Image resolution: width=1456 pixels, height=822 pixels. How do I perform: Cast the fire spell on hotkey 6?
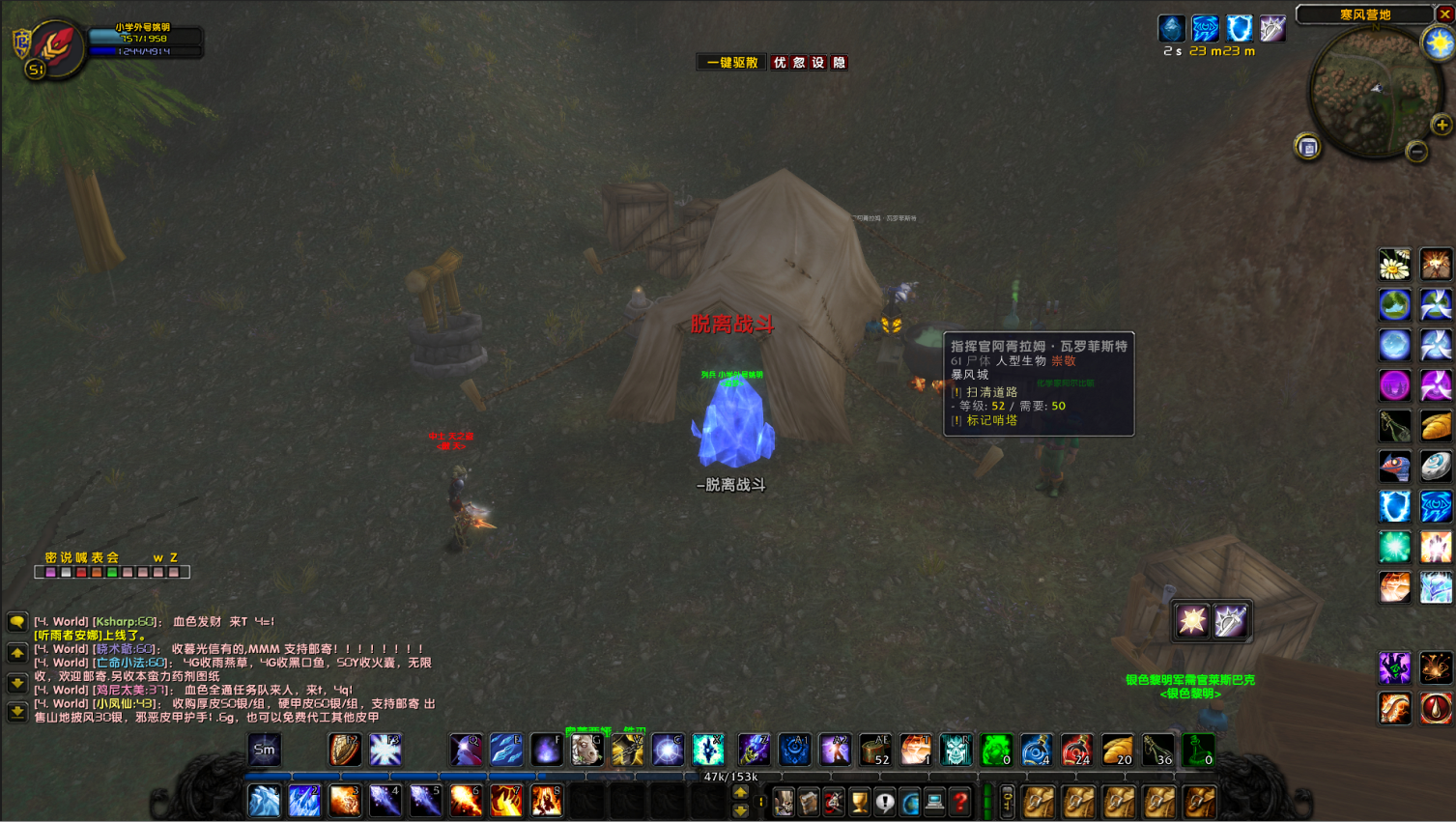click(466, 800)
